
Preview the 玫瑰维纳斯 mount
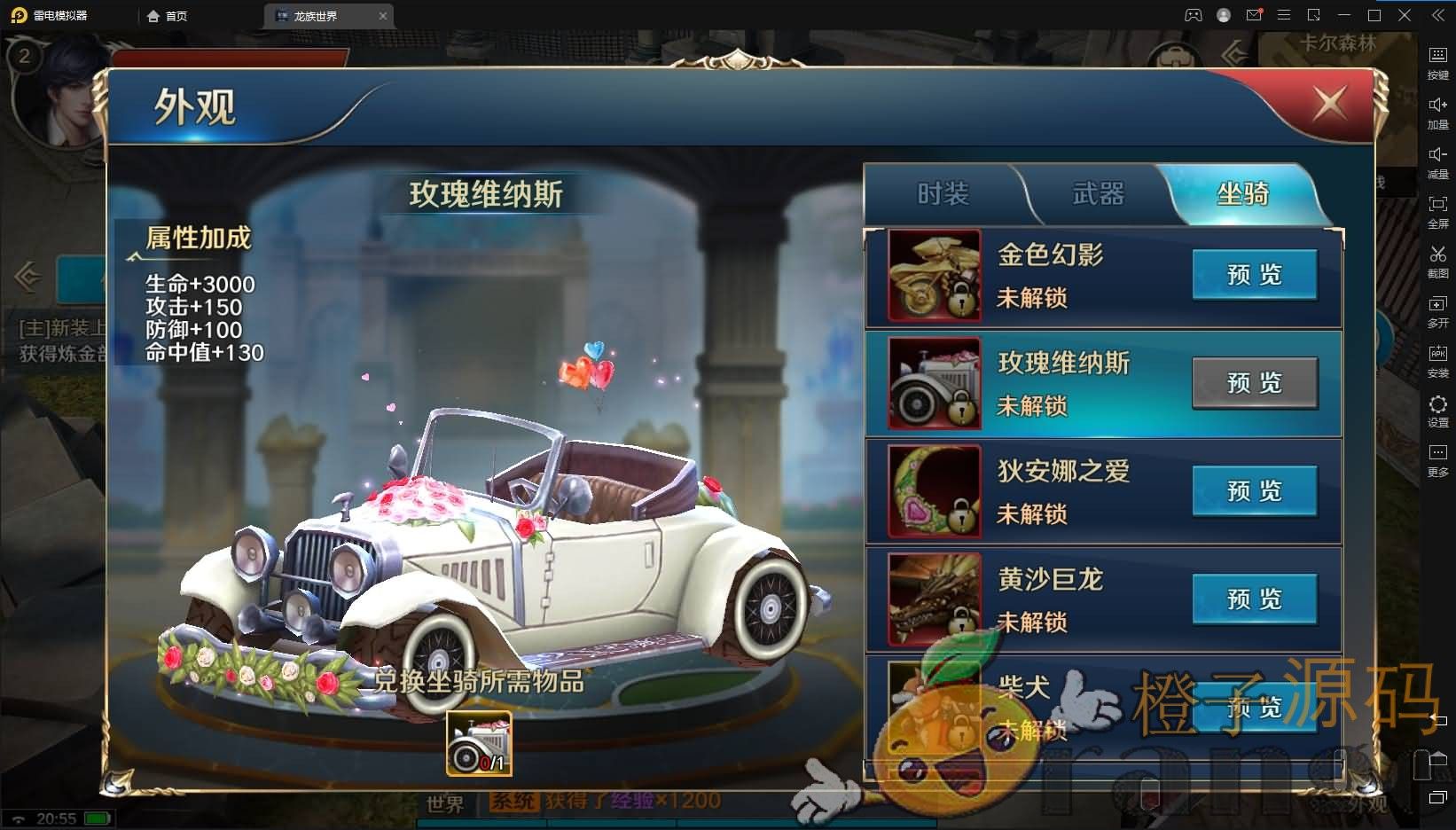pos(1254,383)
